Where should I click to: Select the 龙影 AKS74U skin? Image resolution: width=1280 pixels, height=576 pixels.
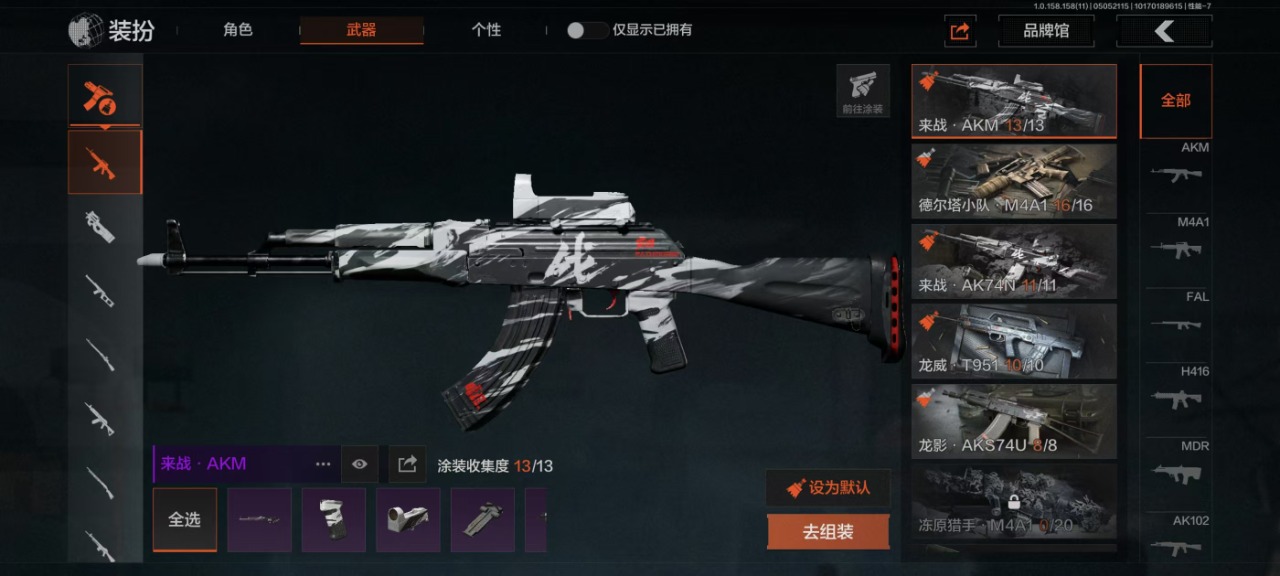[x=1014, y=421]
